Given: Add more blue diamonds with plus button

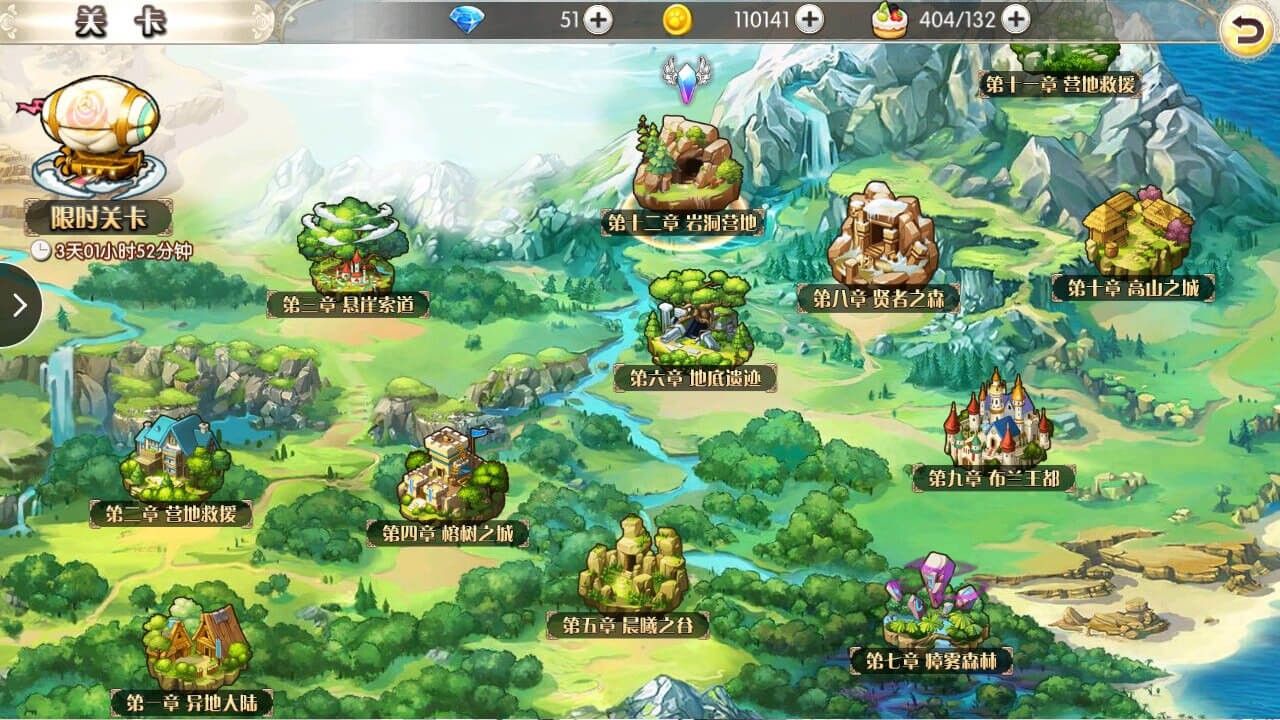Looking at the screenshot, I should pos(598,20).
